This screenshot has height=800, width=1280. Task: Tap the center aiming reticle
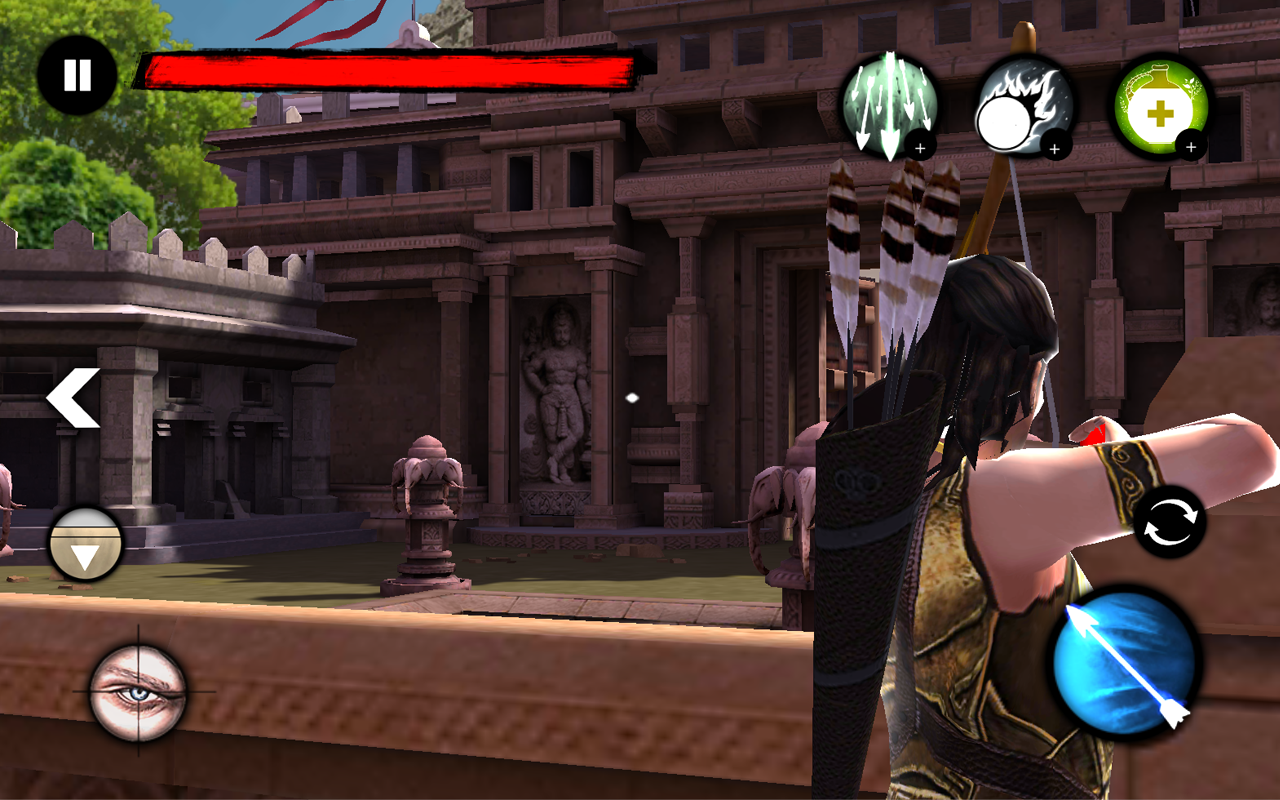(x=631, y=396)
